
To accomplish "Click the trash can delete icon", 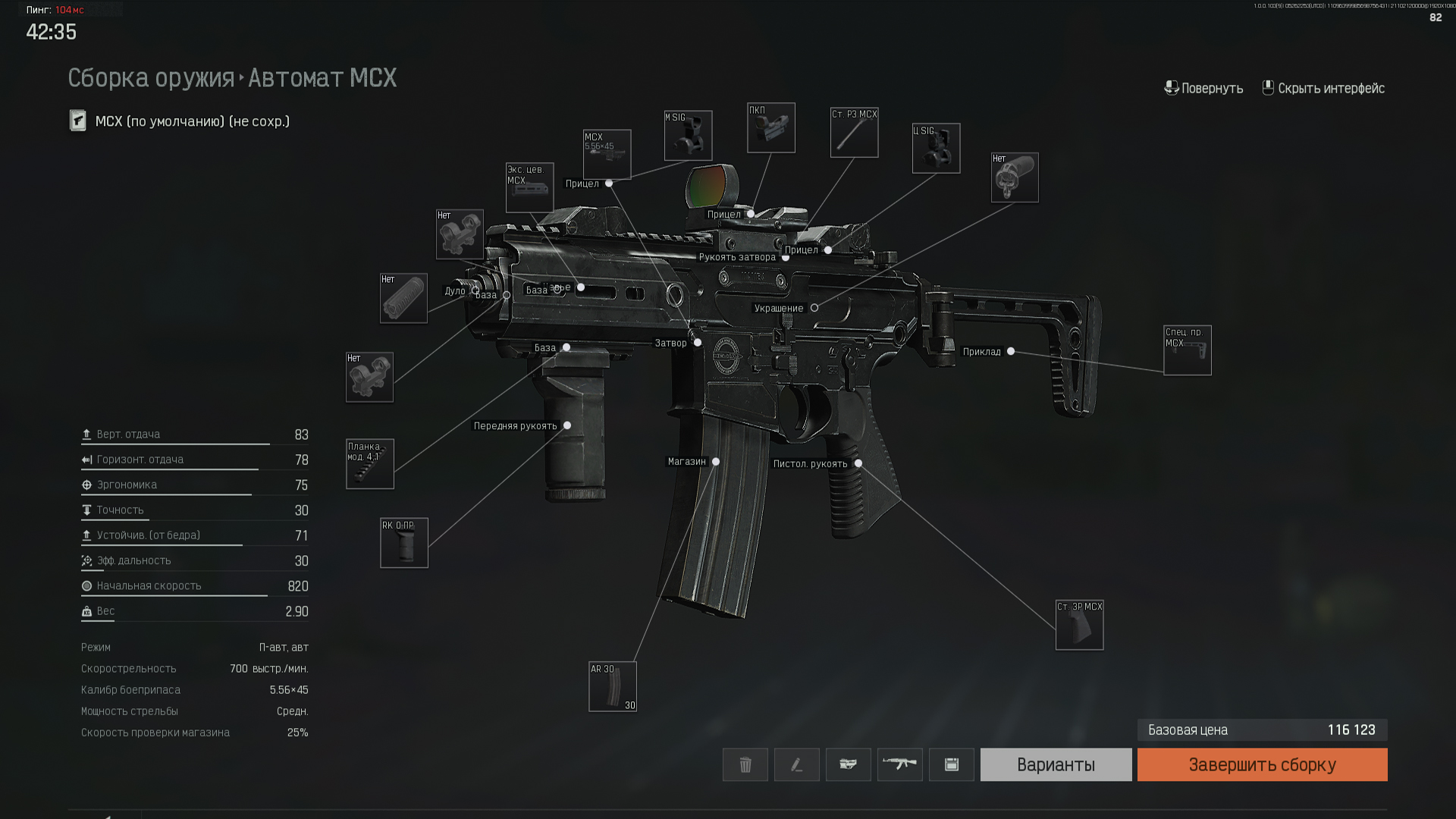I will coord(745,764).
